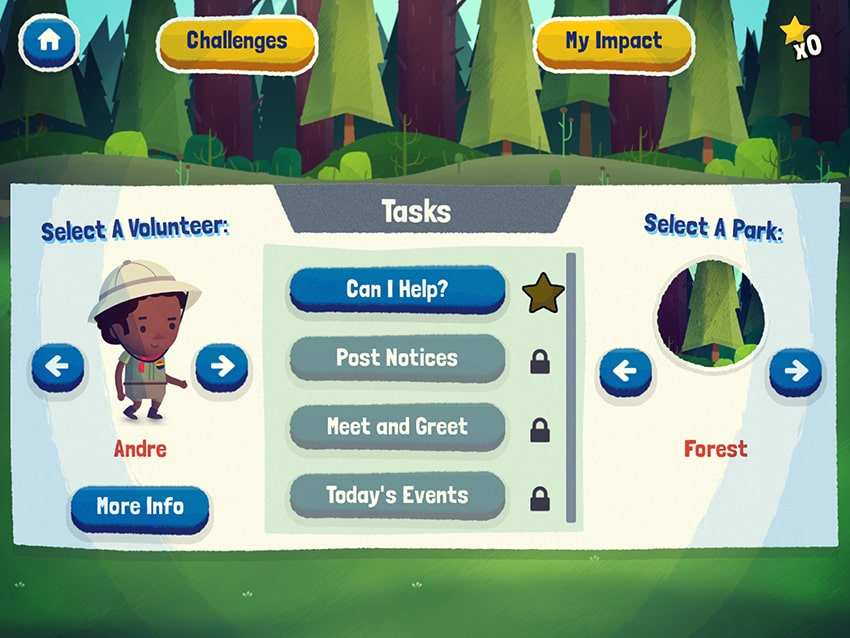Select the next park
850x638 pixels.
(x=795, y=372)
